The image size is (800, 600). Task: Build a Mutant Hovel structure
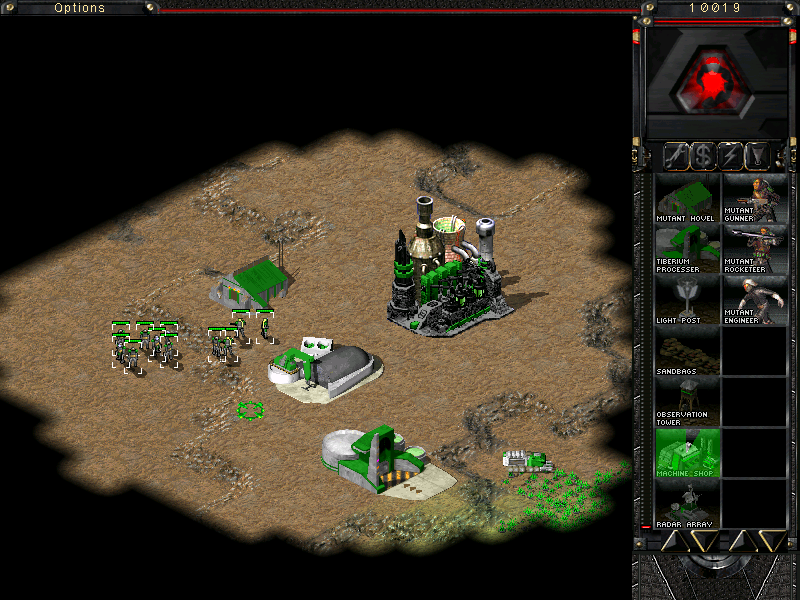(x=686, y=198)
